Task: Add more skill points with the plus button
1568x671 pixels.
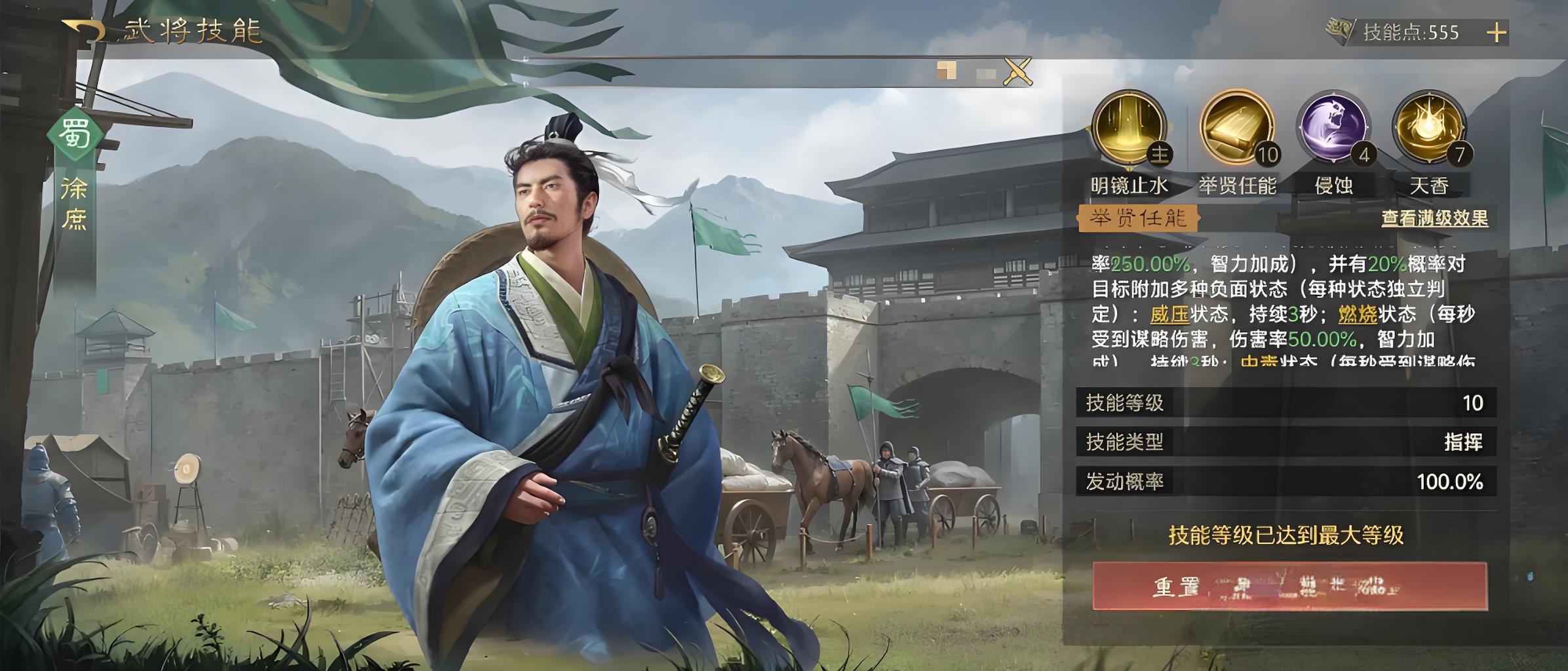Action: (x=1496, y=33)
